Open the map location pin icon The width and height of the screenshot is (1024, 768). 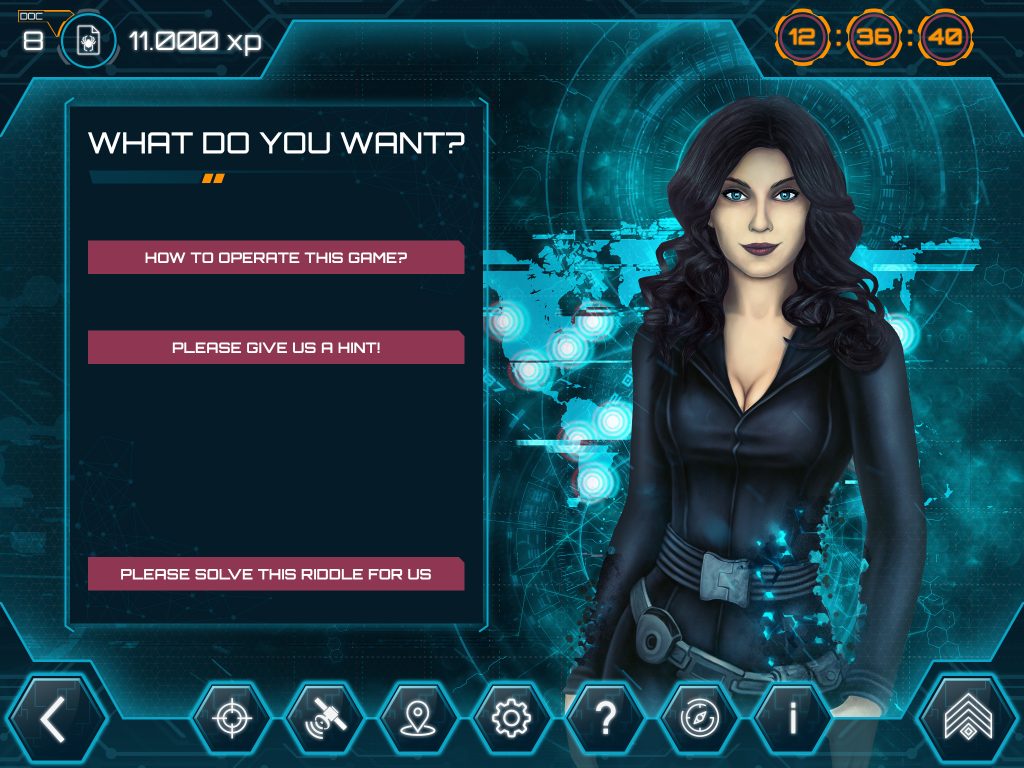(417, 718)
